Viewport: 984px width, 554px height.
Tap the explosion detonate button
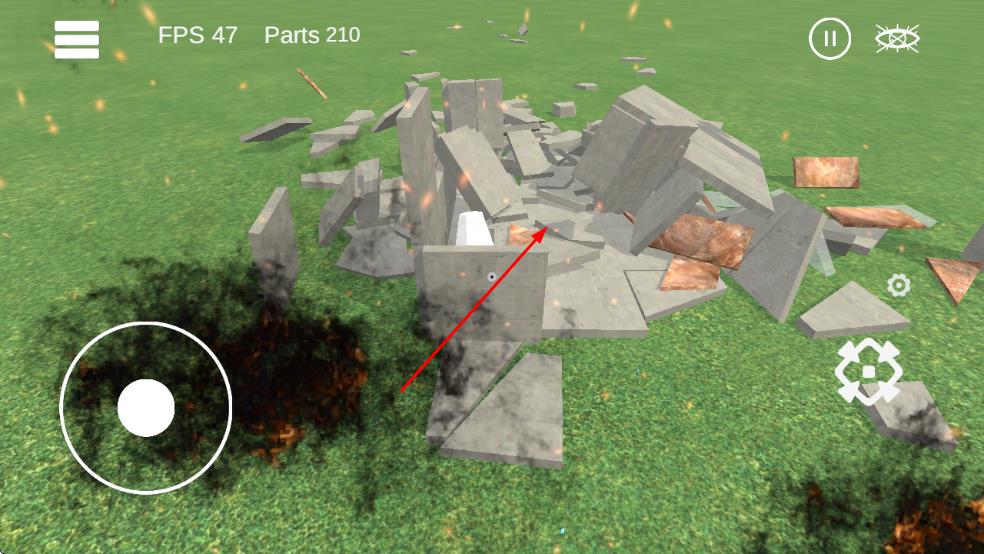tap(868, 371)
